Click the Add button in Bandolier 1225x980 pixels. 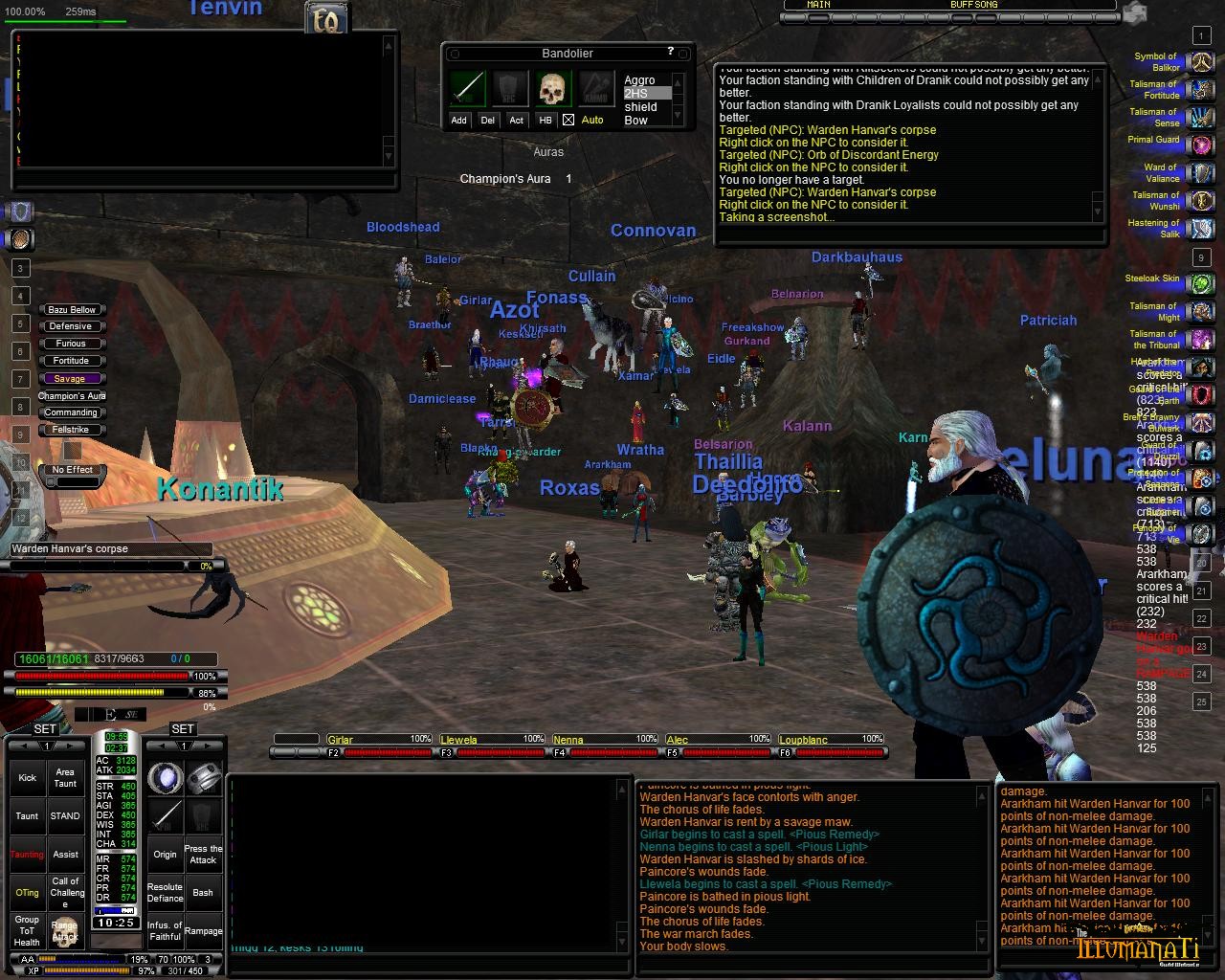pyautogui.click(x=459, y=120)
